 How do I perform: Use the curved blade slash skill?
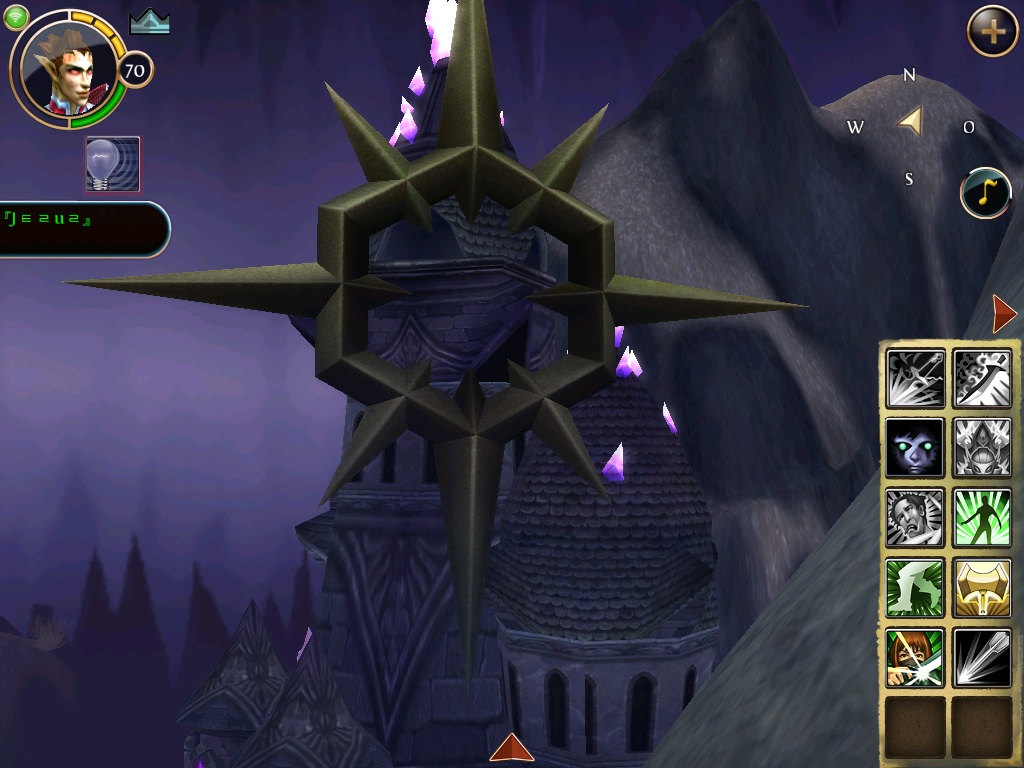coord(982,378)
